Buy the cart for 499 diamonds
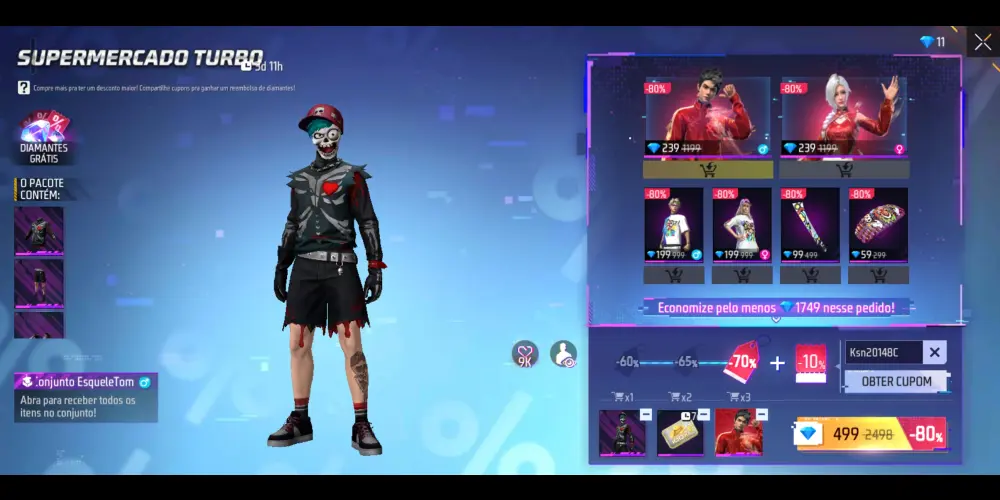 click(x=871, y=434)
